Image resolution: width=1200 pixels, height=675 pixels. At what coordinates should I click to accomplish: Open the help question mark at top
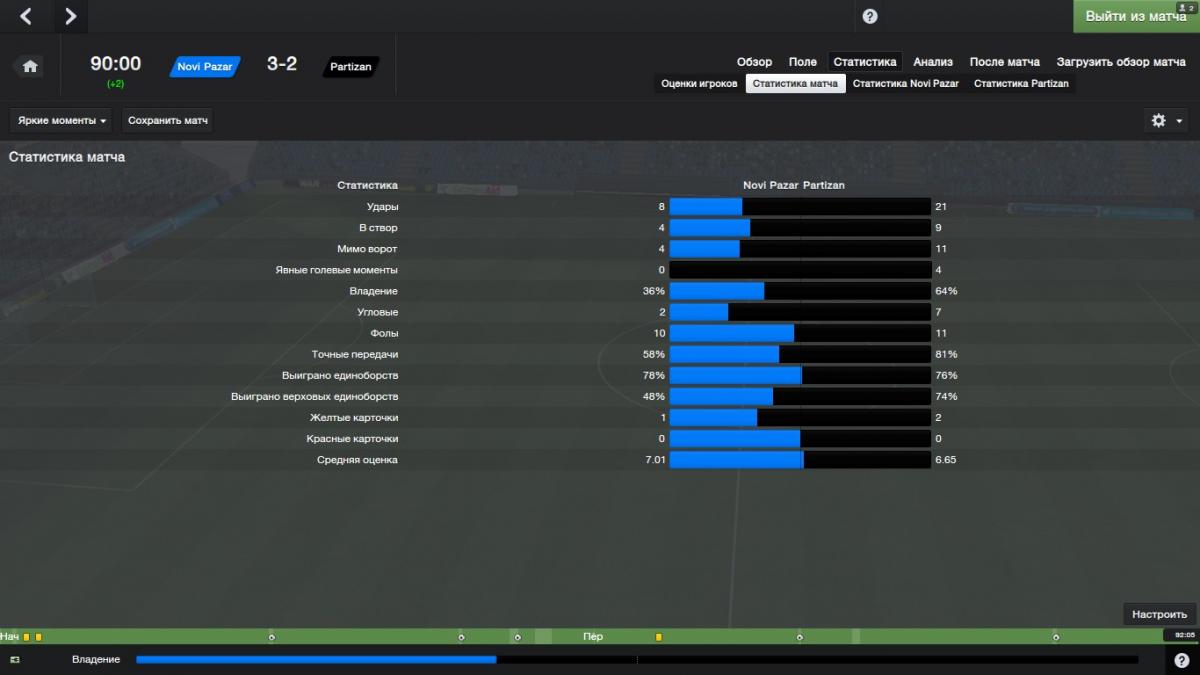tap(869, 16)
